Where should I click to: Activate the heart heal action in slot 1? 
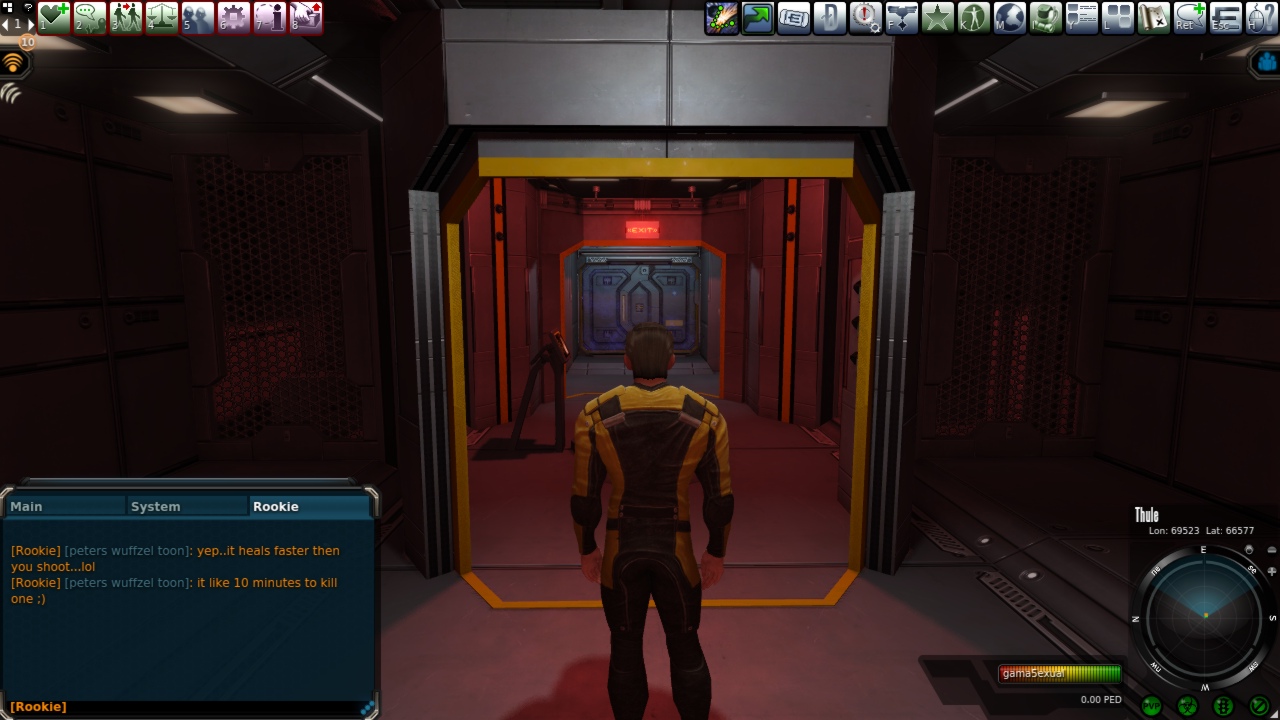pyautogui.click(x=54, y=17)
